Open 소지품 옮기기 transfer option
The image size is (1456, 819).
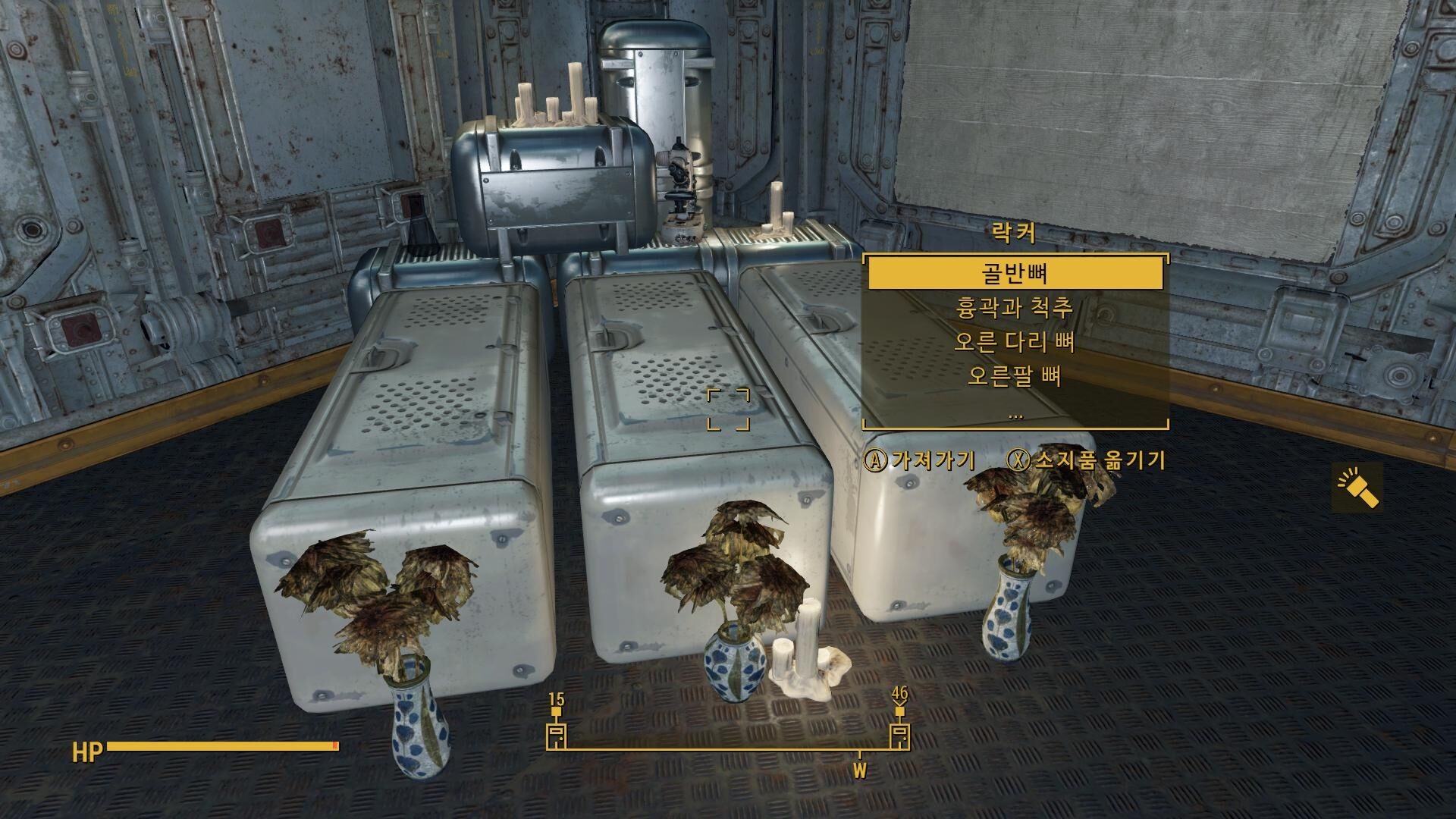1087,460
